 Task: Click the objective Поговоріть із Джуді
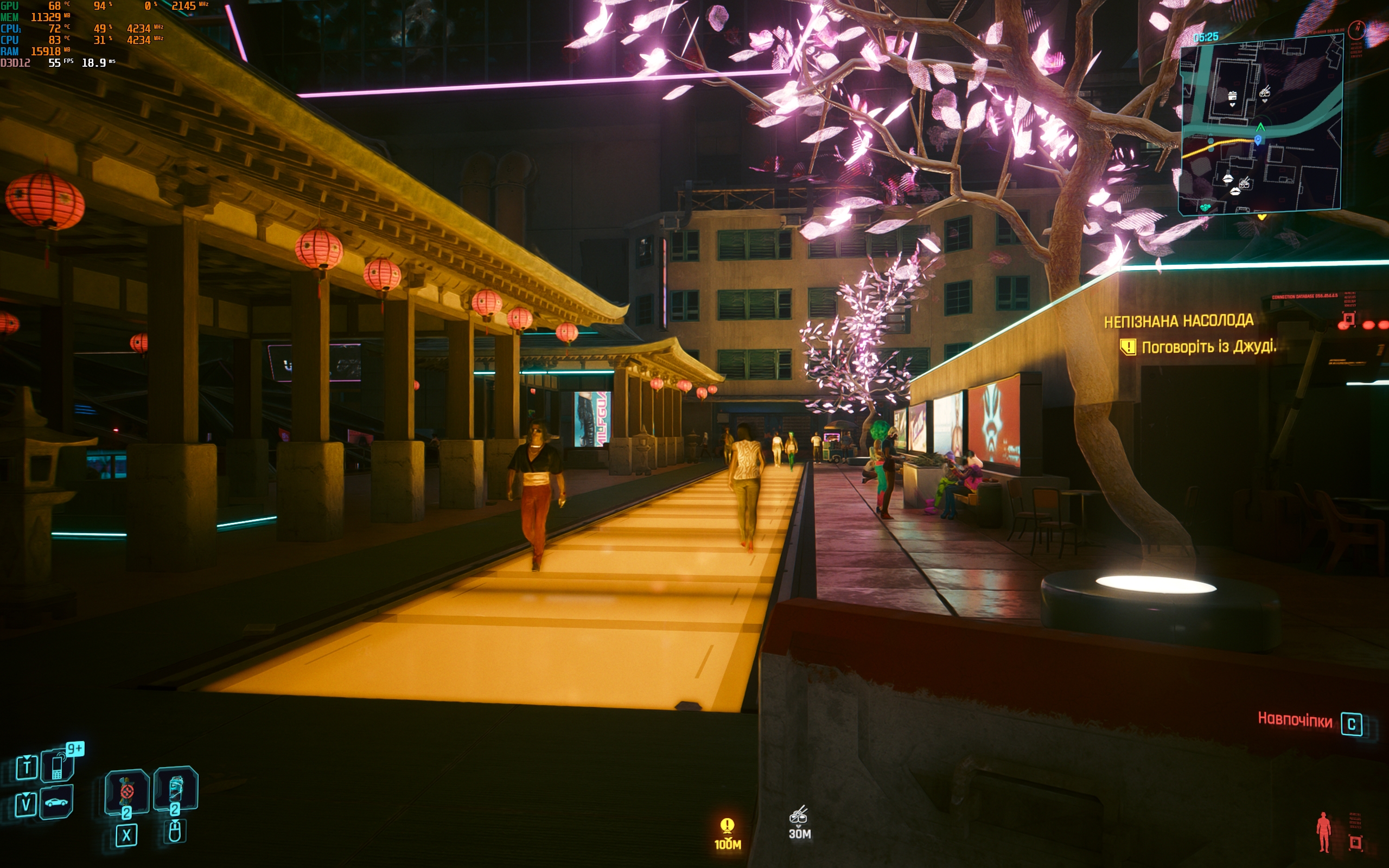point(1207,347)
